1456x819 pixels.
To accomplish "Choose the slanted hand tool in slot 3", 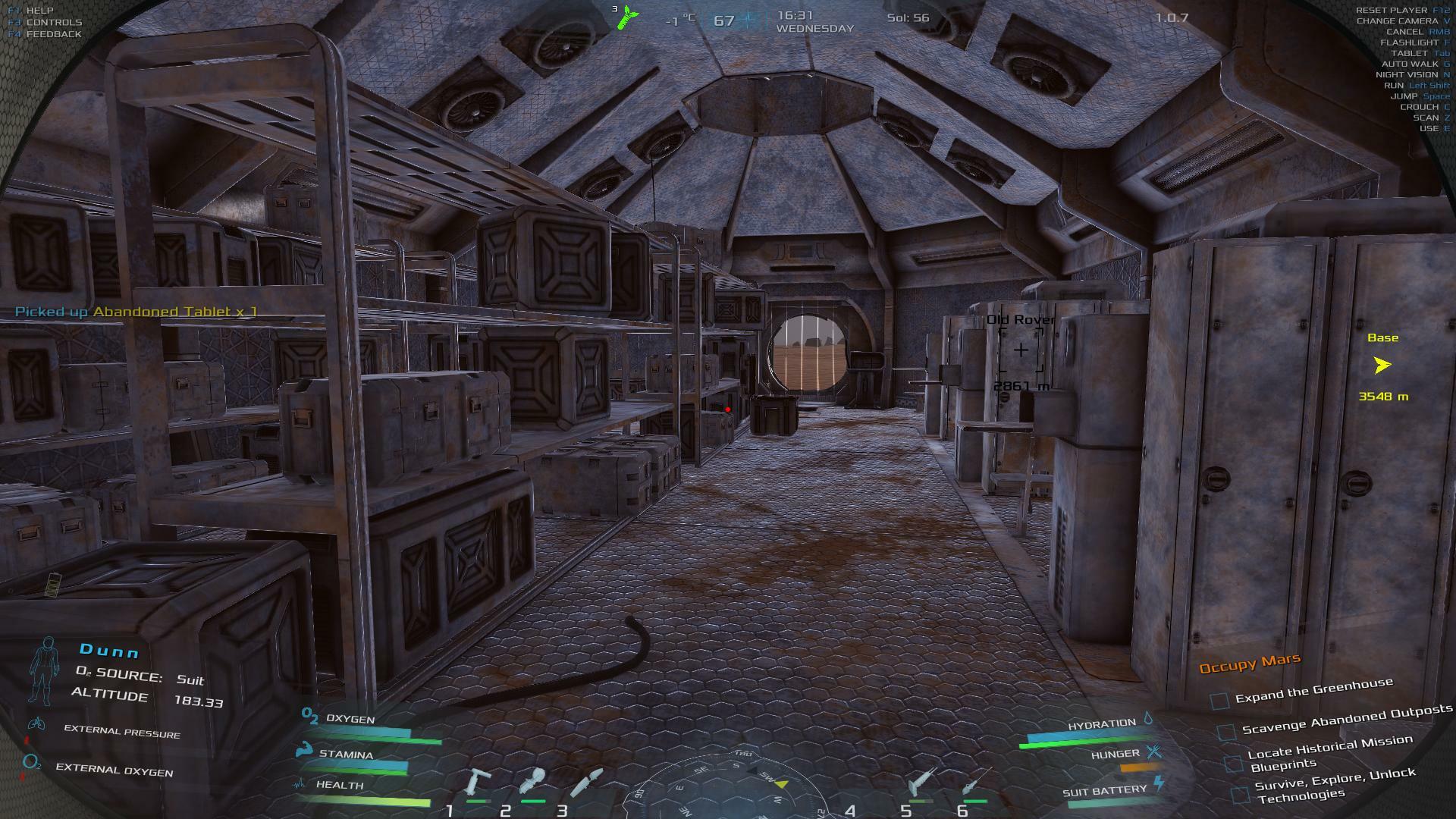I will [586, 782].
